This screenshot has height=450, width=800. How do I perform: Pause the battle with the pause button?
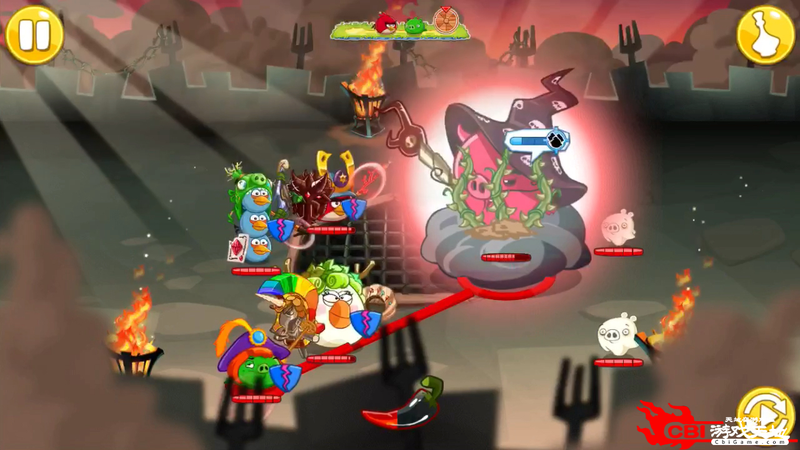34,34
